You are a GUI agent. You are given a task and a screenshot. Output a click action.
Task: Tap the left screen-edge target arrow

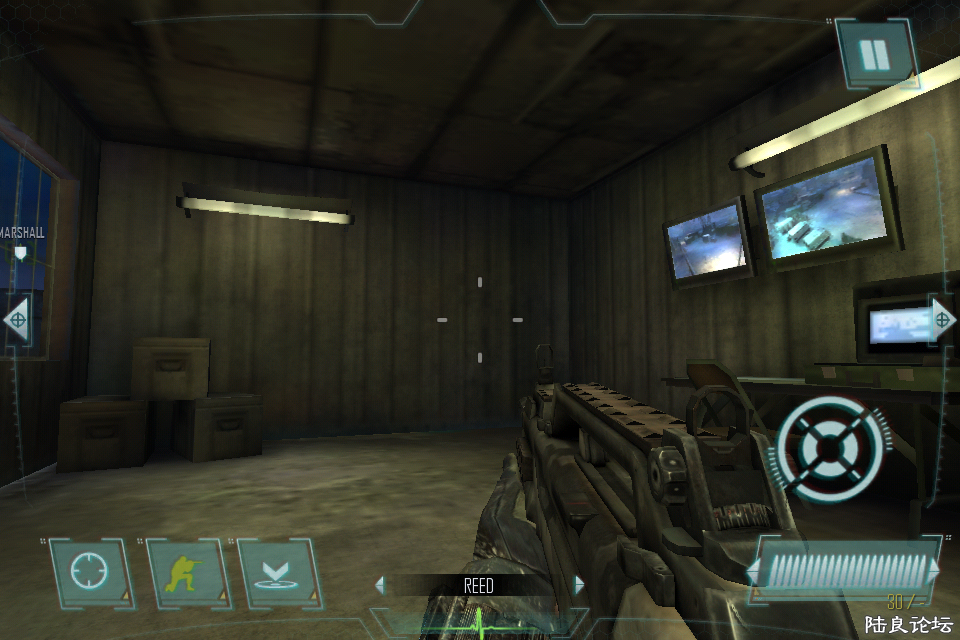pyautogui.click(x=16, y=320)
